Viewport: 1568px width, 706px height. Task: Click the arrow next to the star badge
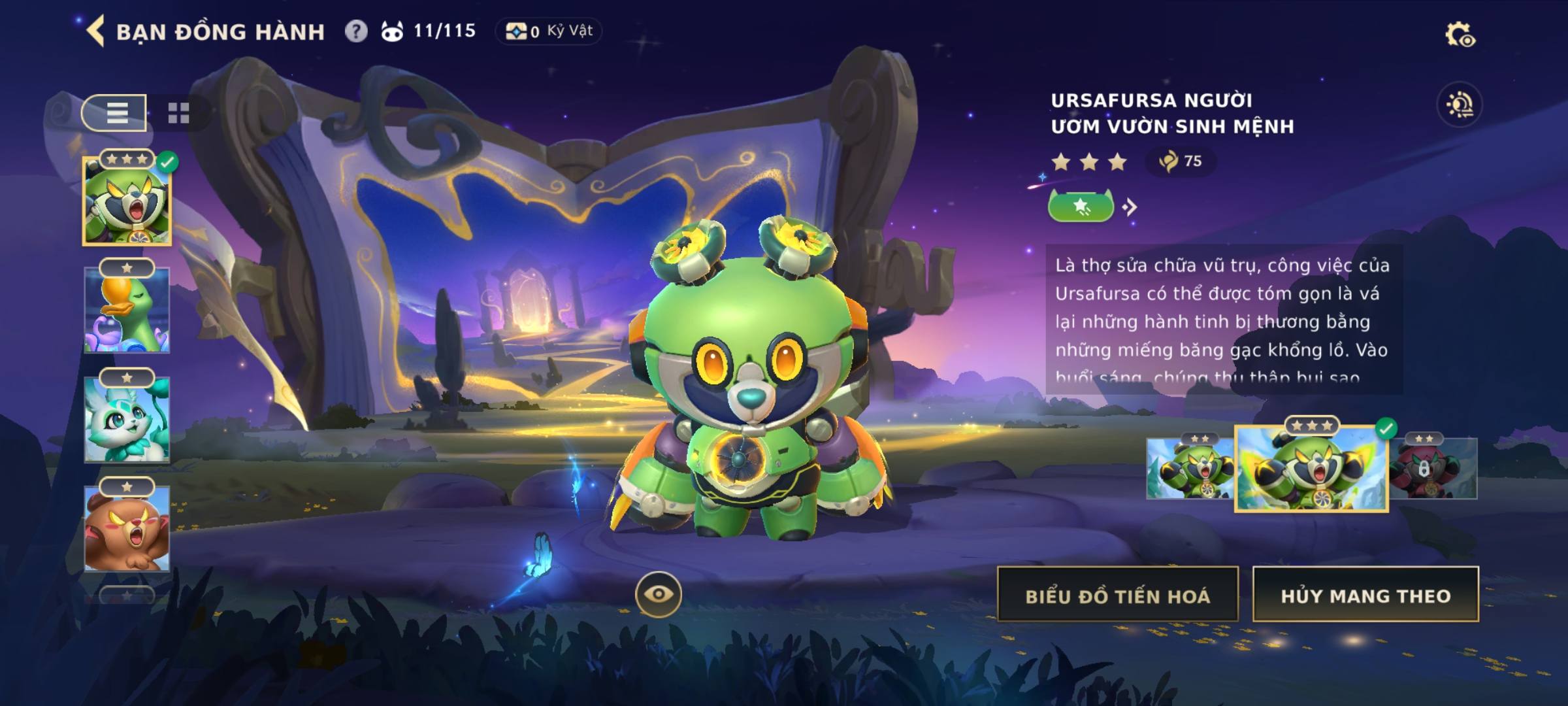click(x=1130, y=207)
